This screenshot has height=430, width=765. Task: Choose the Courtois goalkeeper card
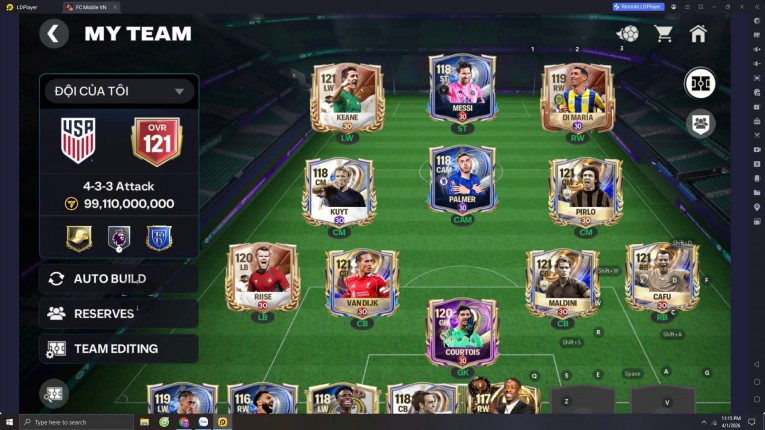tap(462, 331)
